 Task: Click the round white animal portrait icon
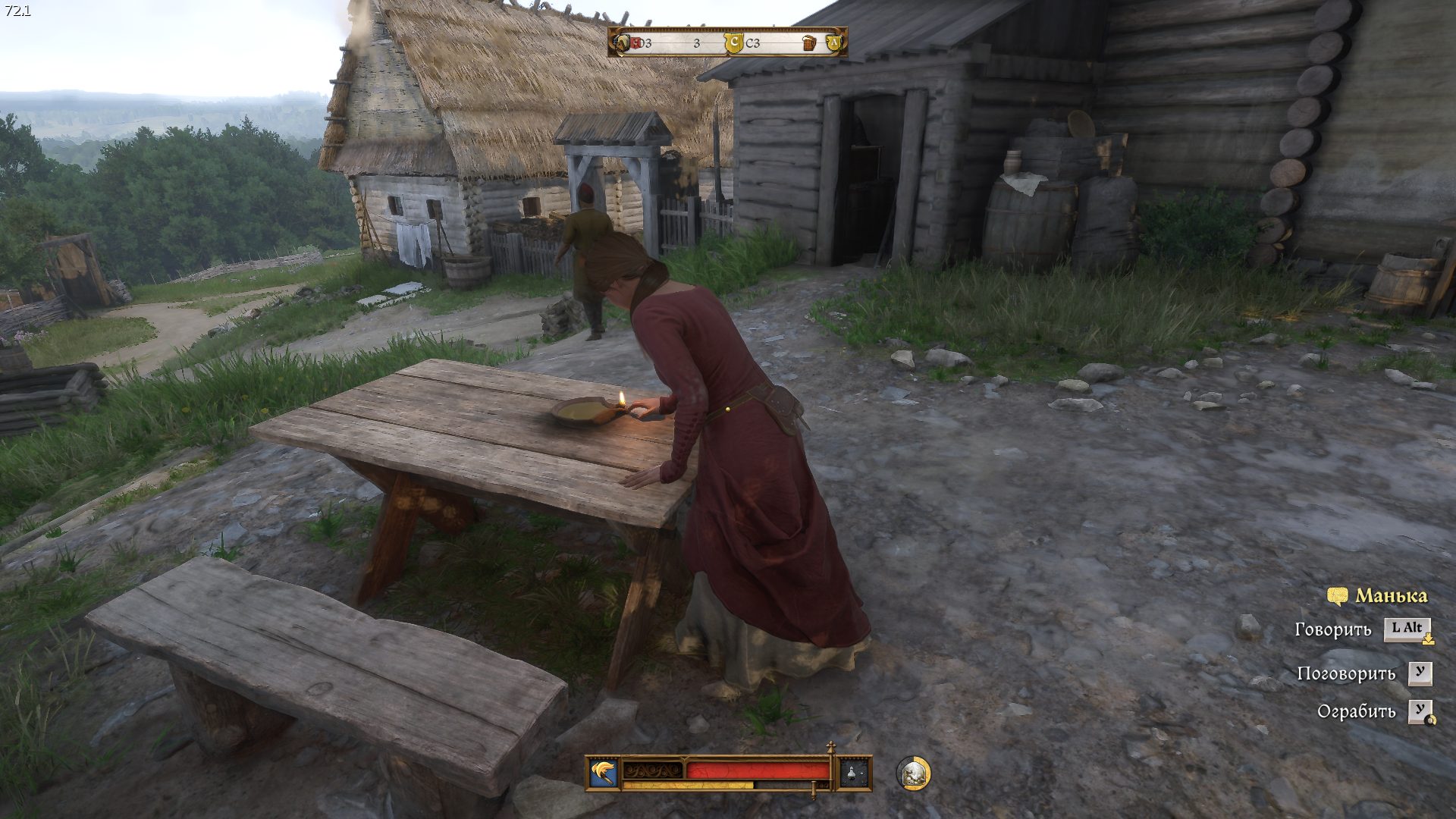point(913,773)
